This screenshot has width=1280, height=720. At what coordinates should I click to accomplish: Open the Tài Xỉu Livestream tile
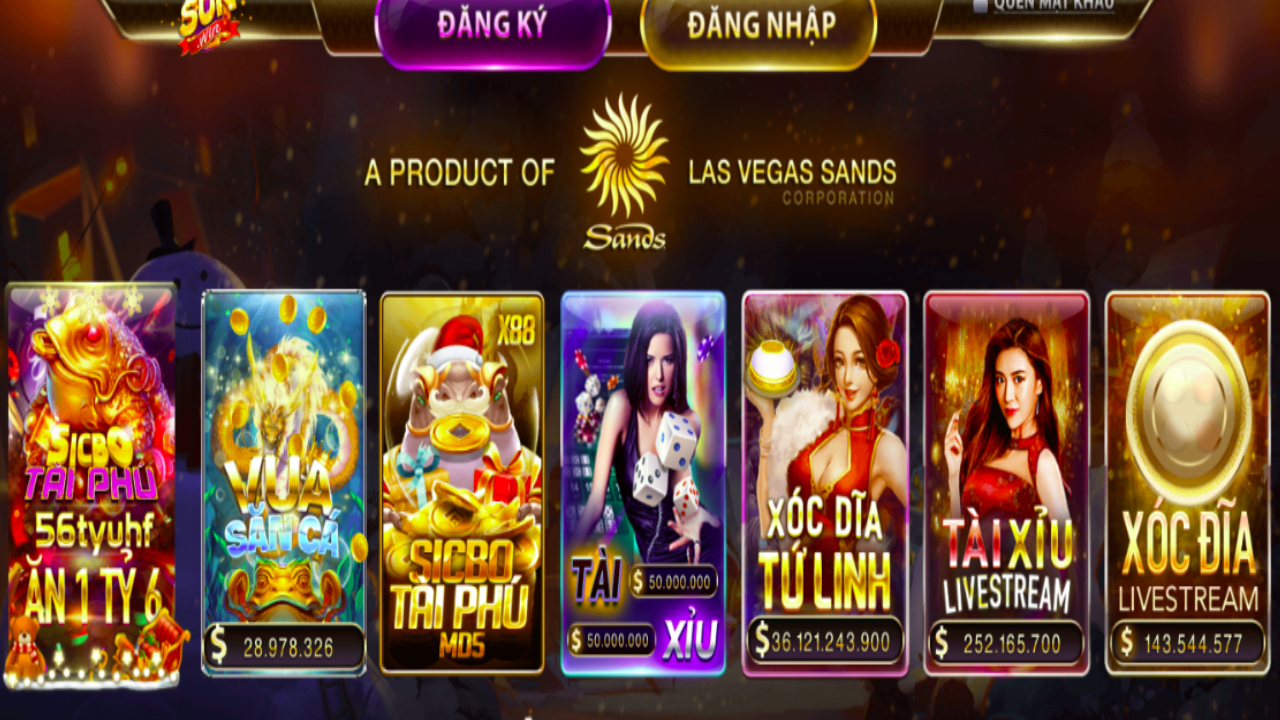[x=1006, y=480]
